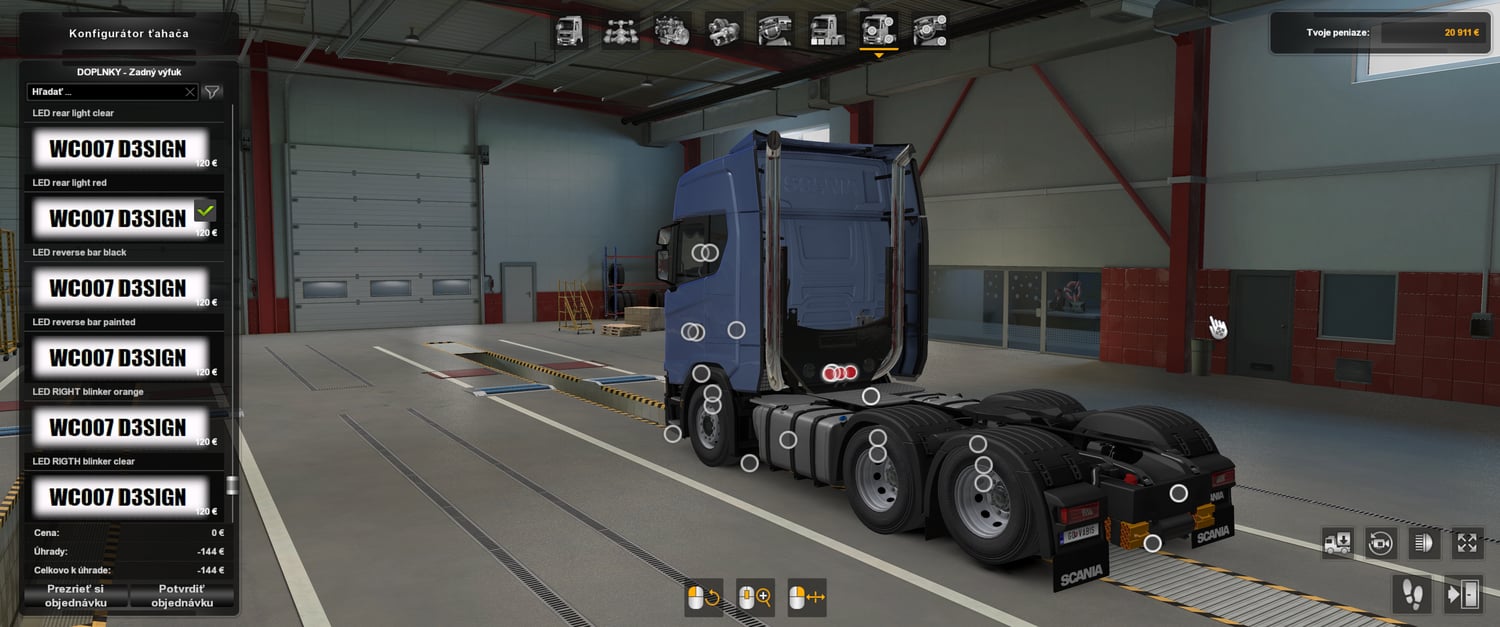Screen dimensions: 1500x627
Task: Open the chassis tab
Action: tap(621, 30)
